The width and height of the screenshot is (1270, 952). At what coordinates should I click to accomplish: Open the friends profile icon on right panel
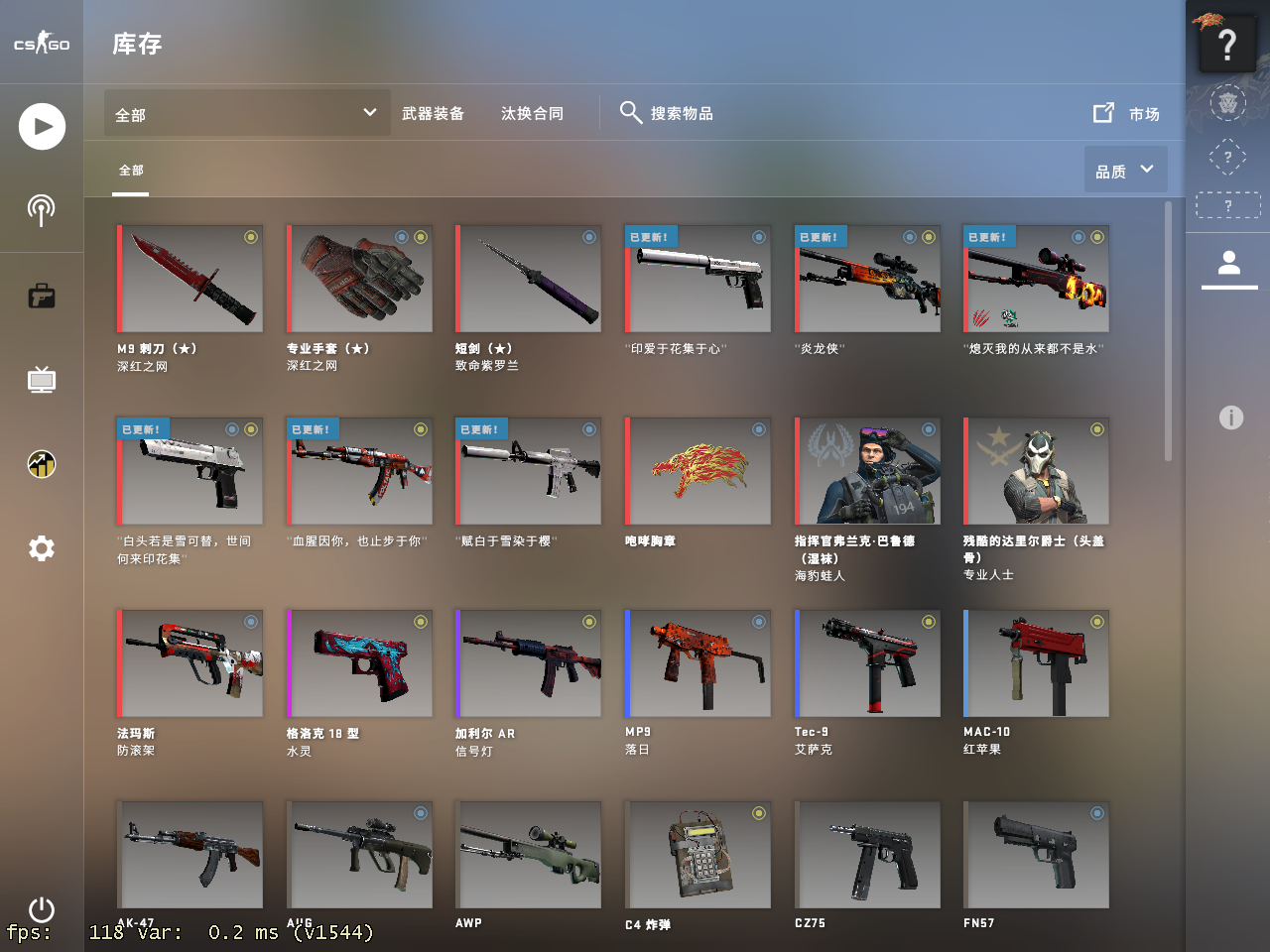coord(1228,263)
